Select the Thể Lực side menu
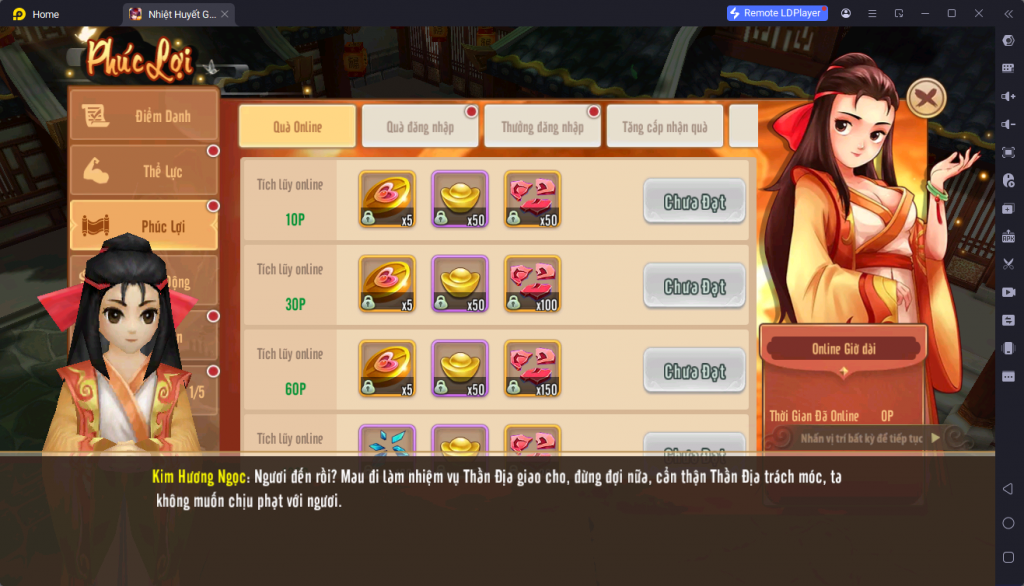 coord(143,171)
